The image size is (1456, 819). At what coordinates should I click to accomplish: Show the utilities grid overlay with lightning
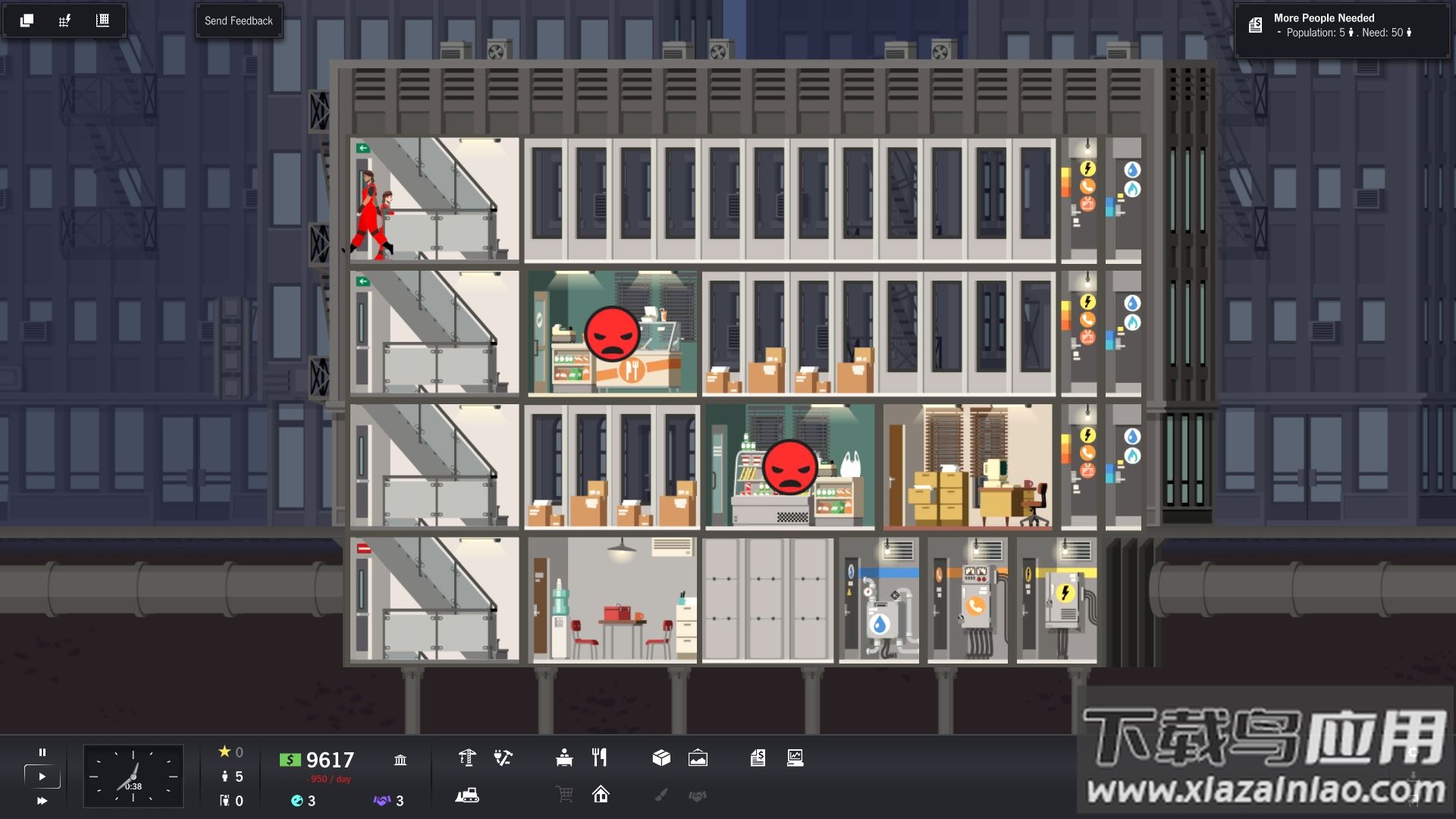tap(64, 20)
